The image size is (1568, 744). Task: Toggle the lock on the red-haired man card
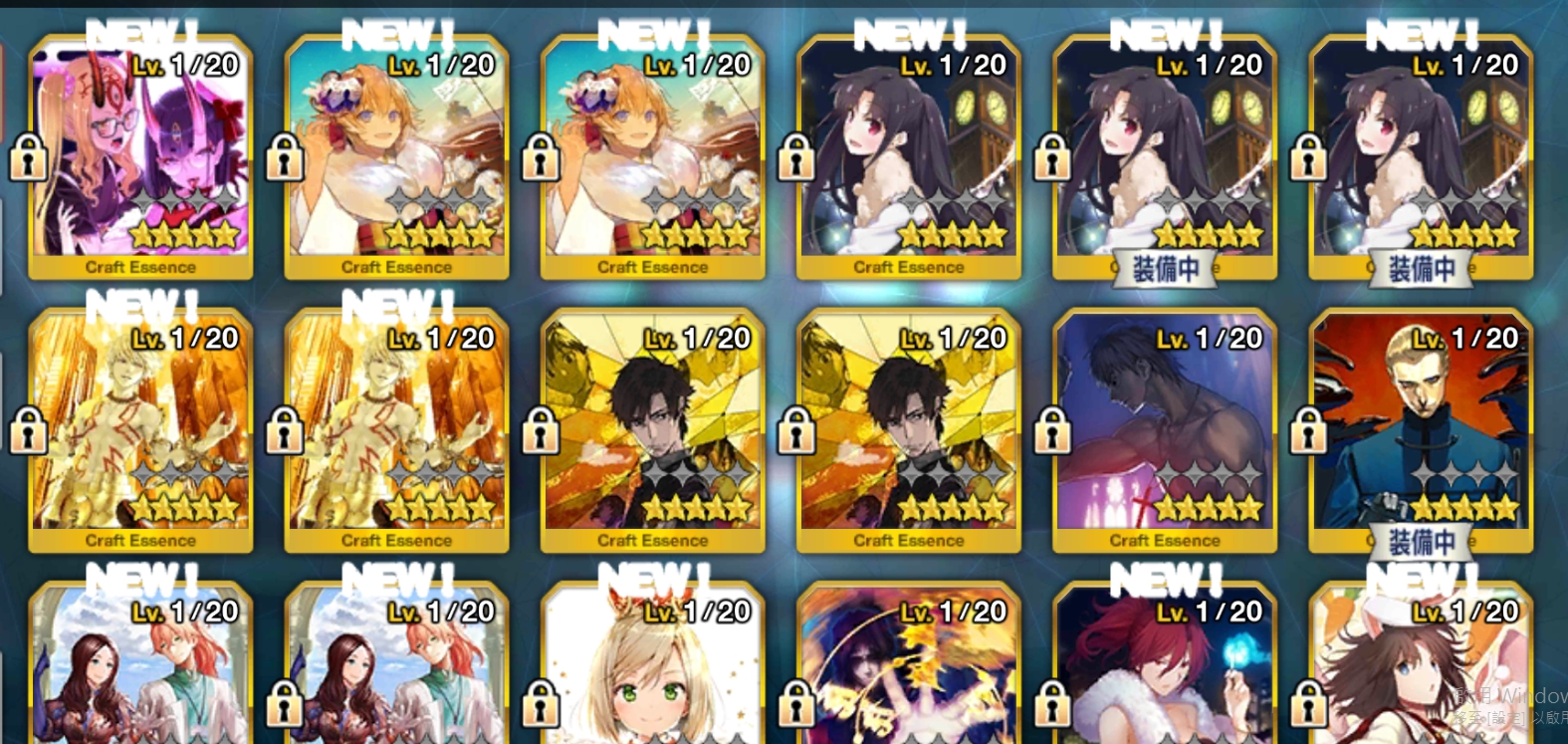pyautogui.click(x=1052, y=704)
